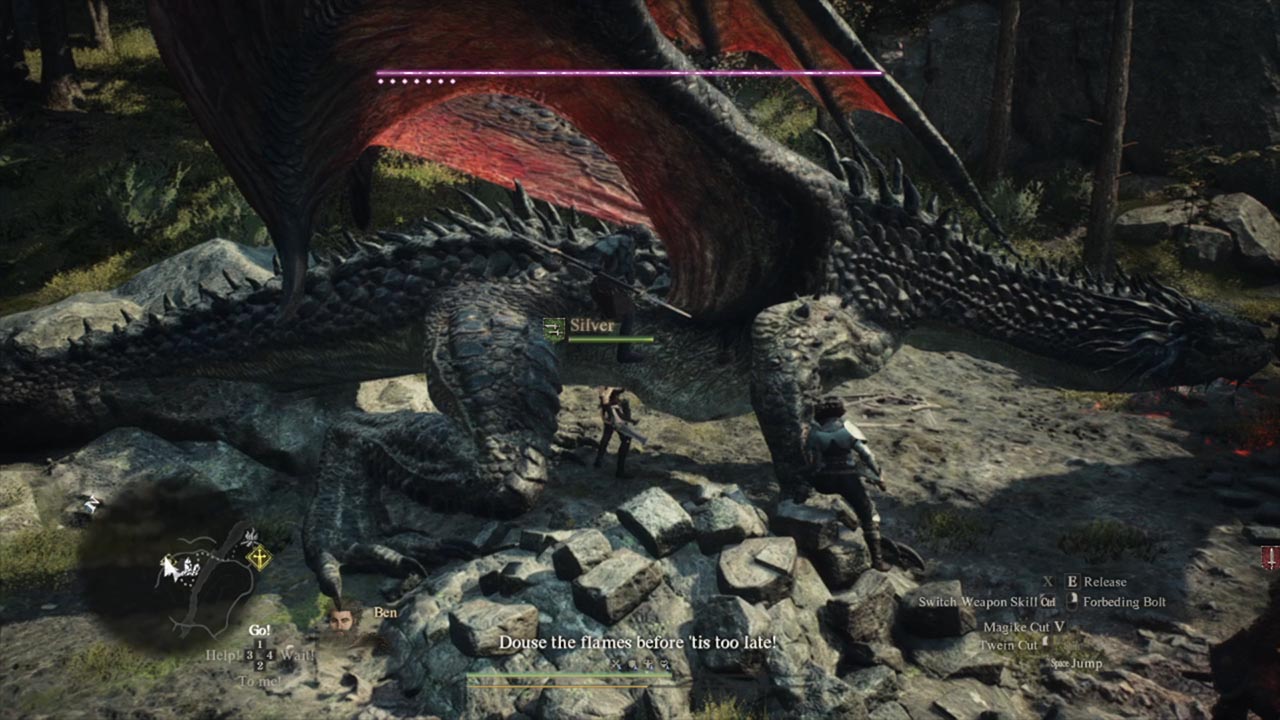Select the Forbeding Bolt skill label
Viewport: 1280px width, 720px height.
coord(1124,602)
